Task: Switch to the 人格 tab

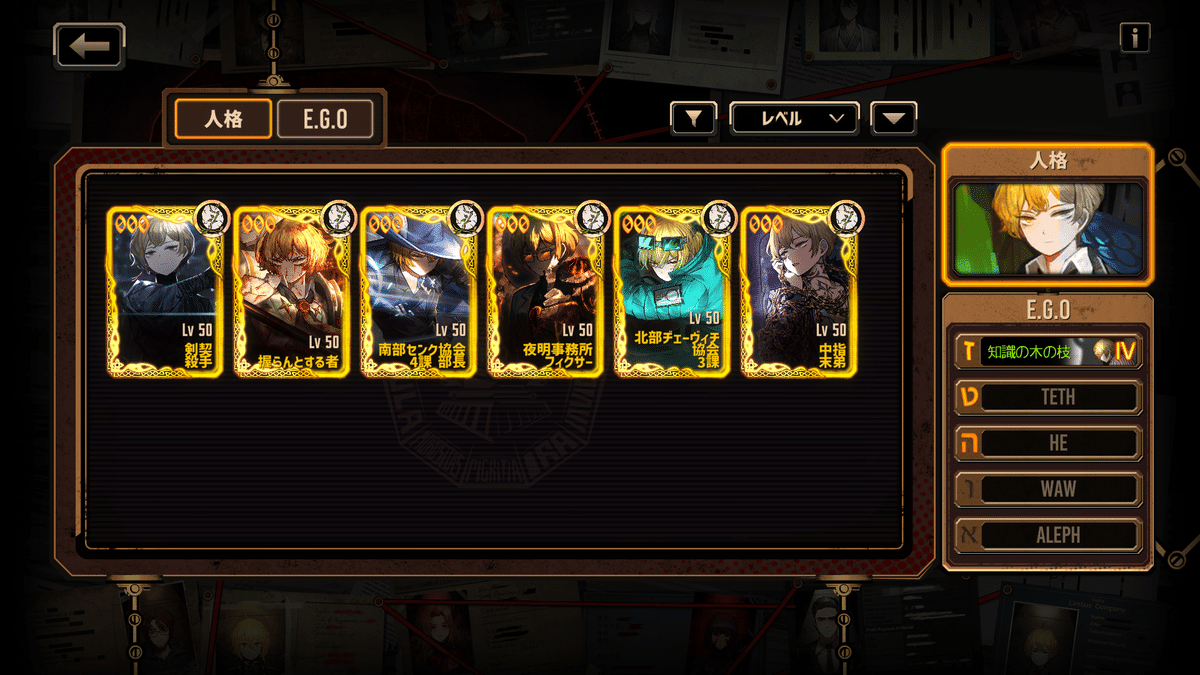Action: (x=223, y=119)
